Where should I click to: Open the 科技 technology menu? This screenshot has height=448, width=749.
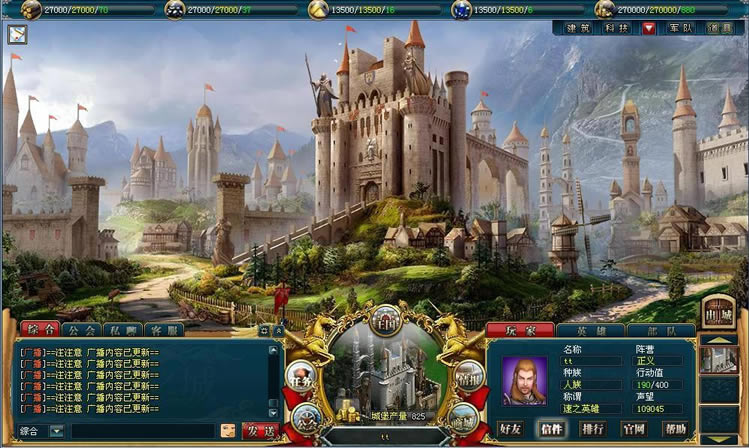pyautogui.click(x=615, y=28)
